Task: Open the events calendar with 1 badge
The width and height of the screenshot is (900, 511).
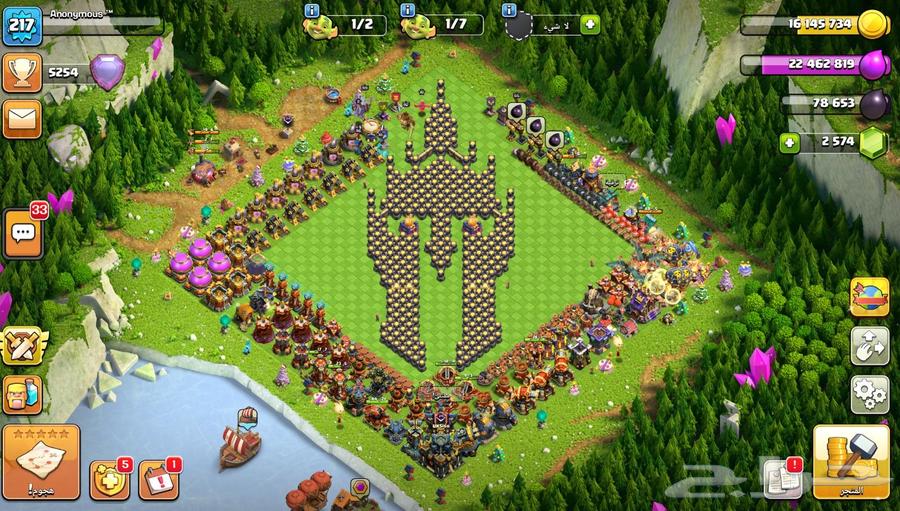Action: 157,480
